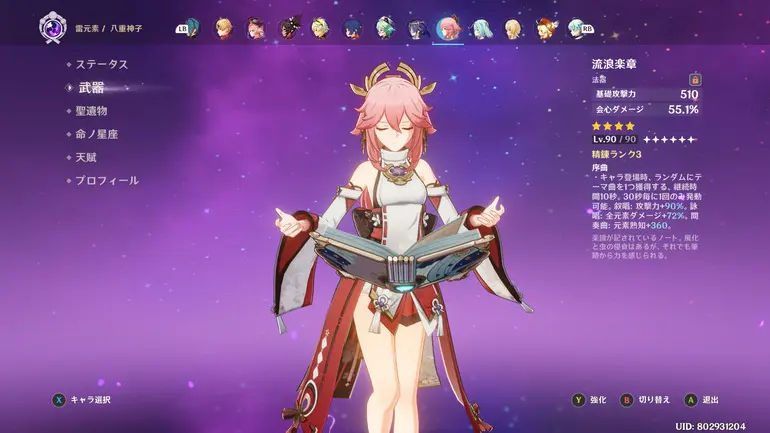This screenshot has width=770, height=433.
Task: Show the 天賦 menu
Action: (x=85, y=157)
